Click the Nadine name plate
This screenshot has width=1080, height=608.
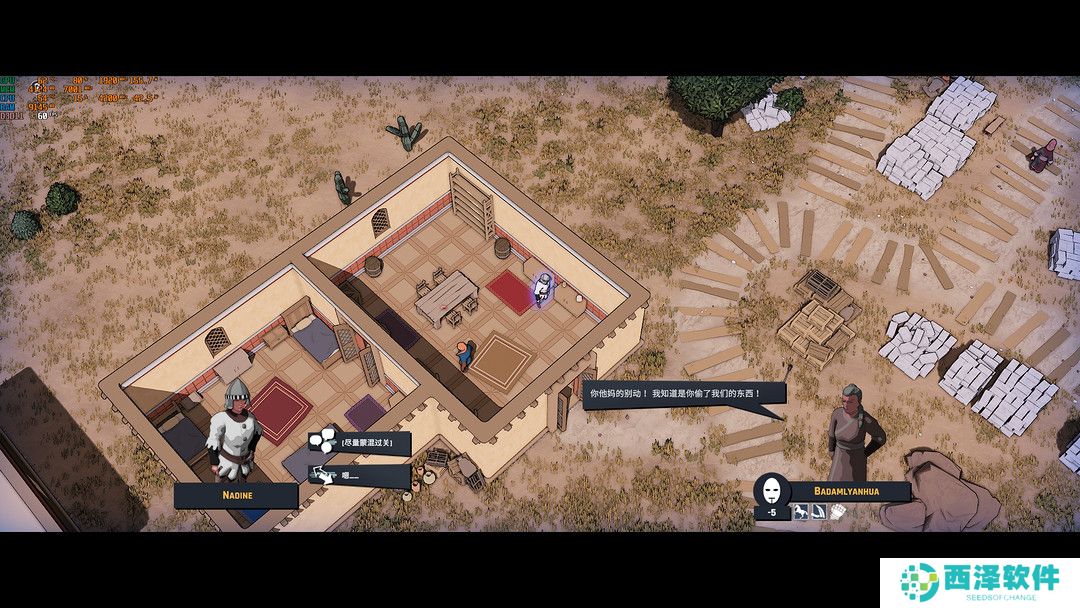pos(236,495)
